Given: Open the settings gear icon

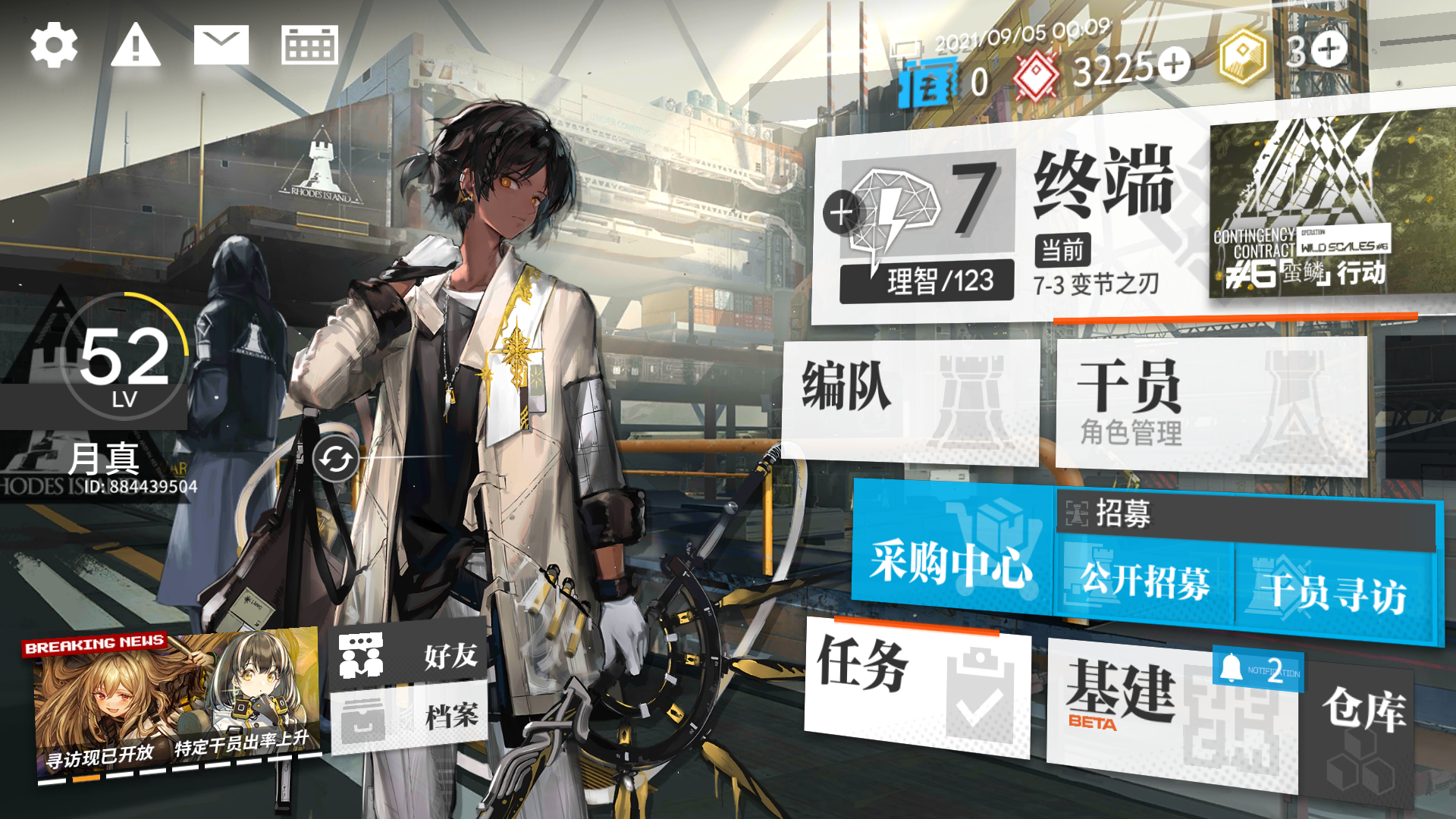Looking at the screenshot, I should click(53, 45).
